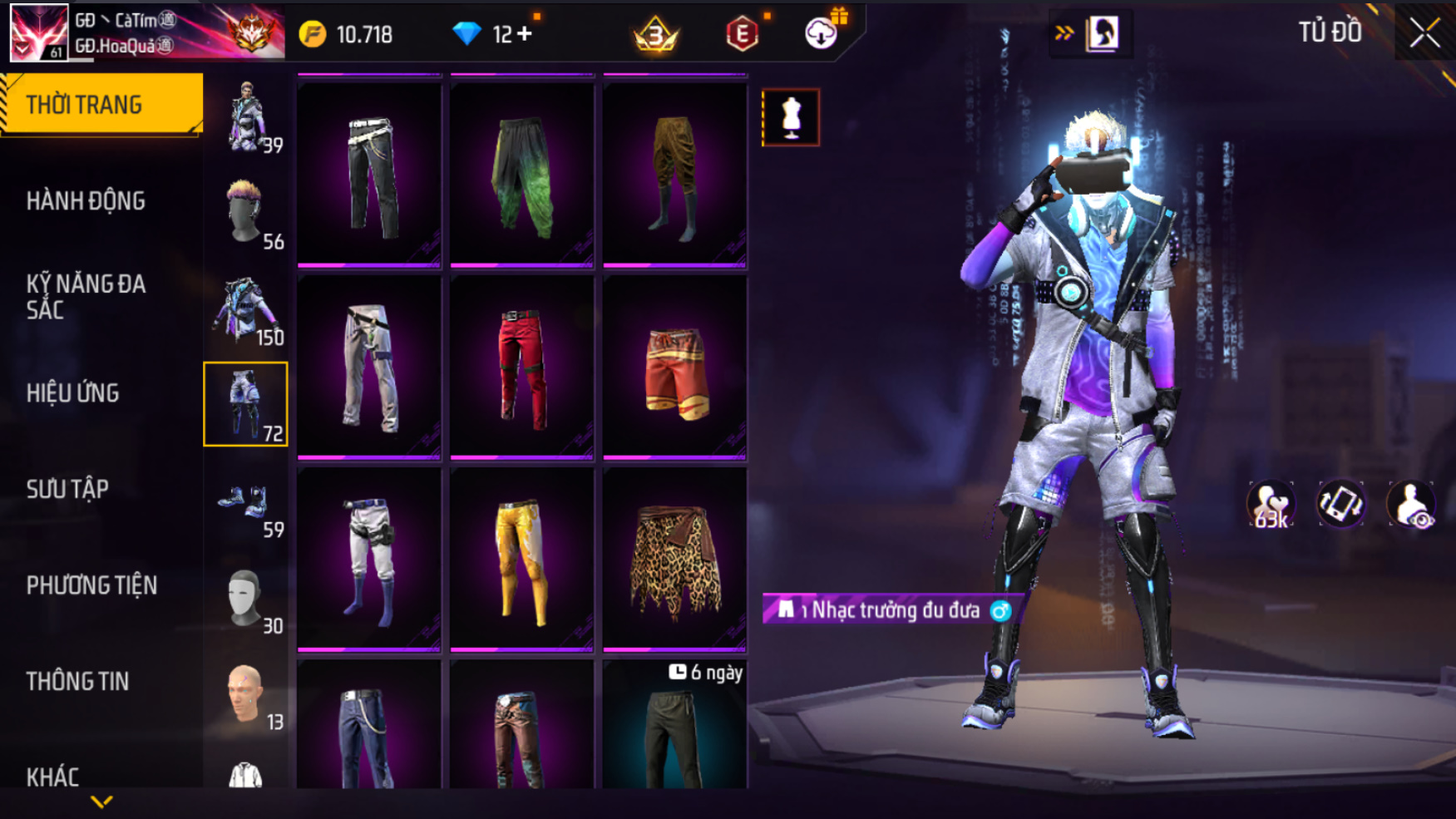Image resolution: width=1456 pixels, height=819 pixels.
Task: Equip the red pants item
Action: coord(522,366)
